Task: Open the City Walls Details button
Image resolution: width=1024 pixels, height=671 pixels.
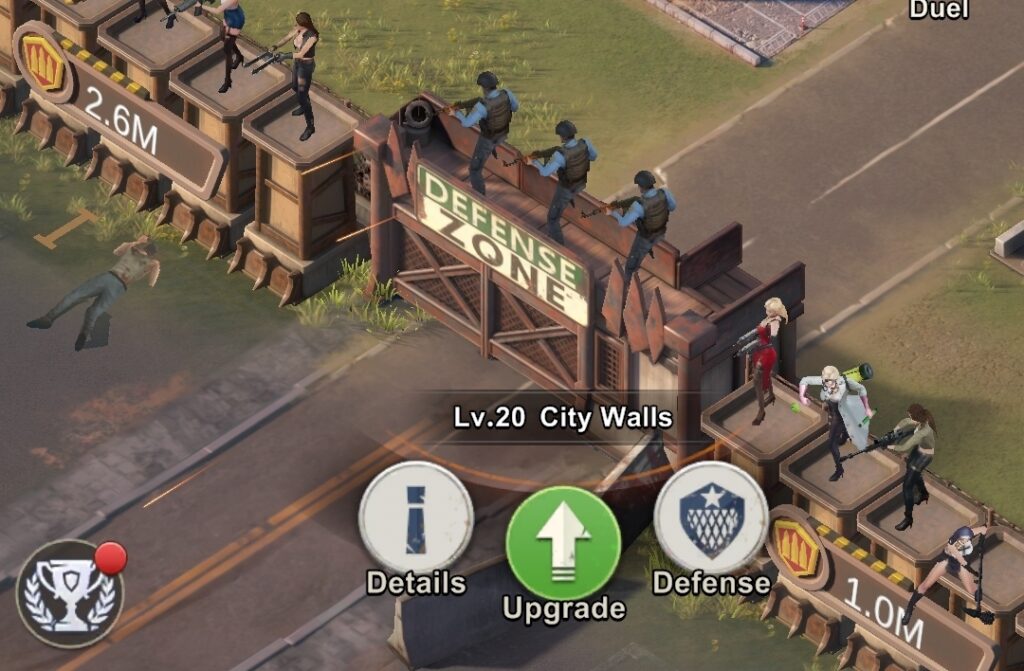Action: (415, 518)
